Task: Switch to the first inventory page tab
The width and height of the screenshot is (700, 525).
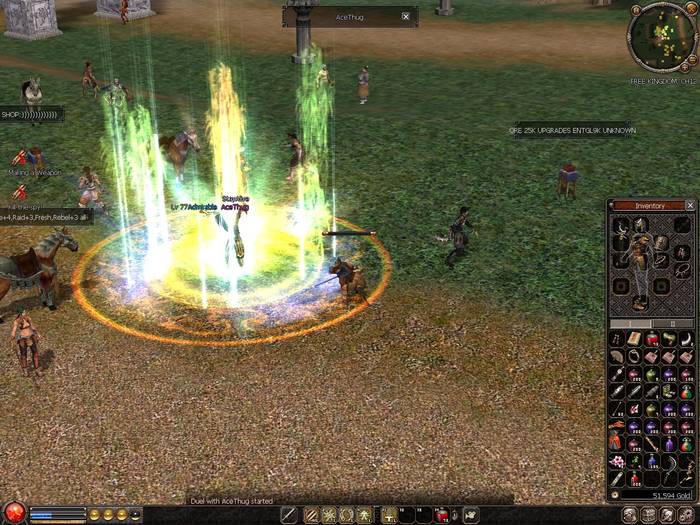Action: (630, 324)
